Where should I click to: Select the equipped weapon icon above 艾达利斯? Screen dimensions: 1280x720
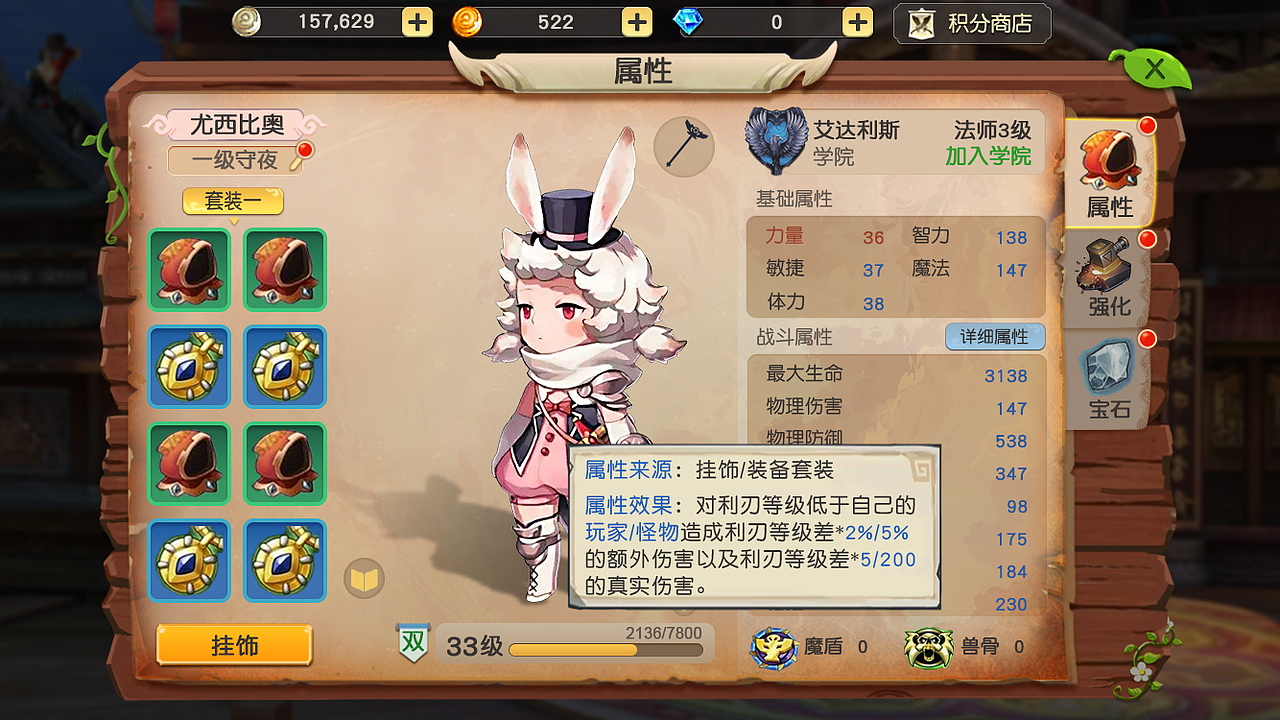coord(684,146)
